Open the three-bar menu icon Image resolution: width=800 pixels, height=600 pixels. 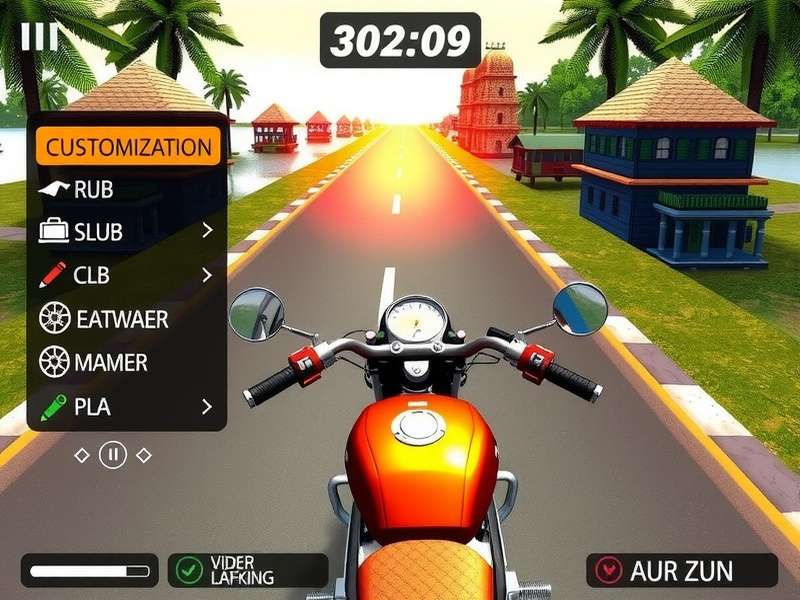click(x=39, y=37)
